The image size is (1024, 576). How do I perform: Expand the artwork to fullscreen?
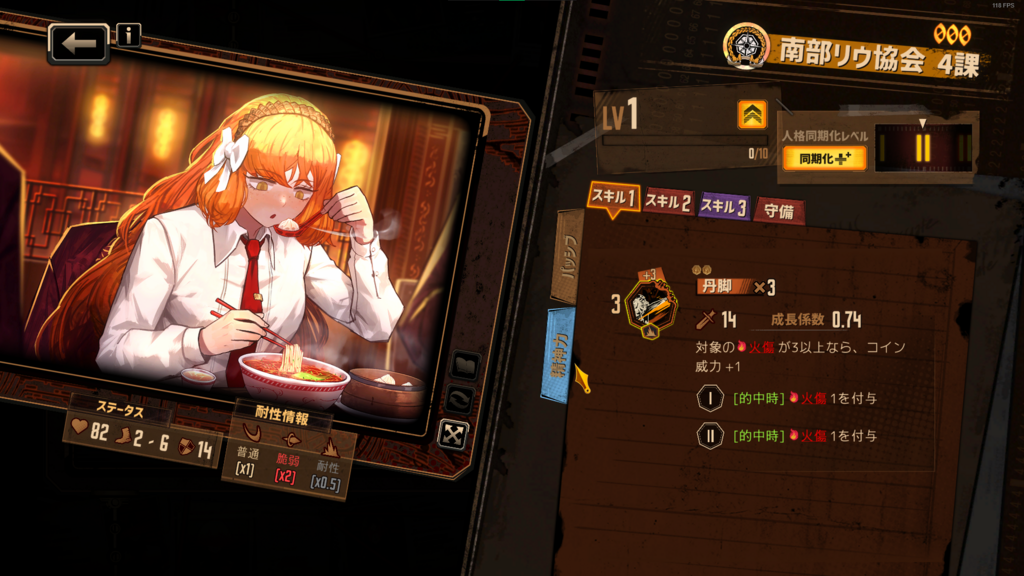tap(454, 433)
